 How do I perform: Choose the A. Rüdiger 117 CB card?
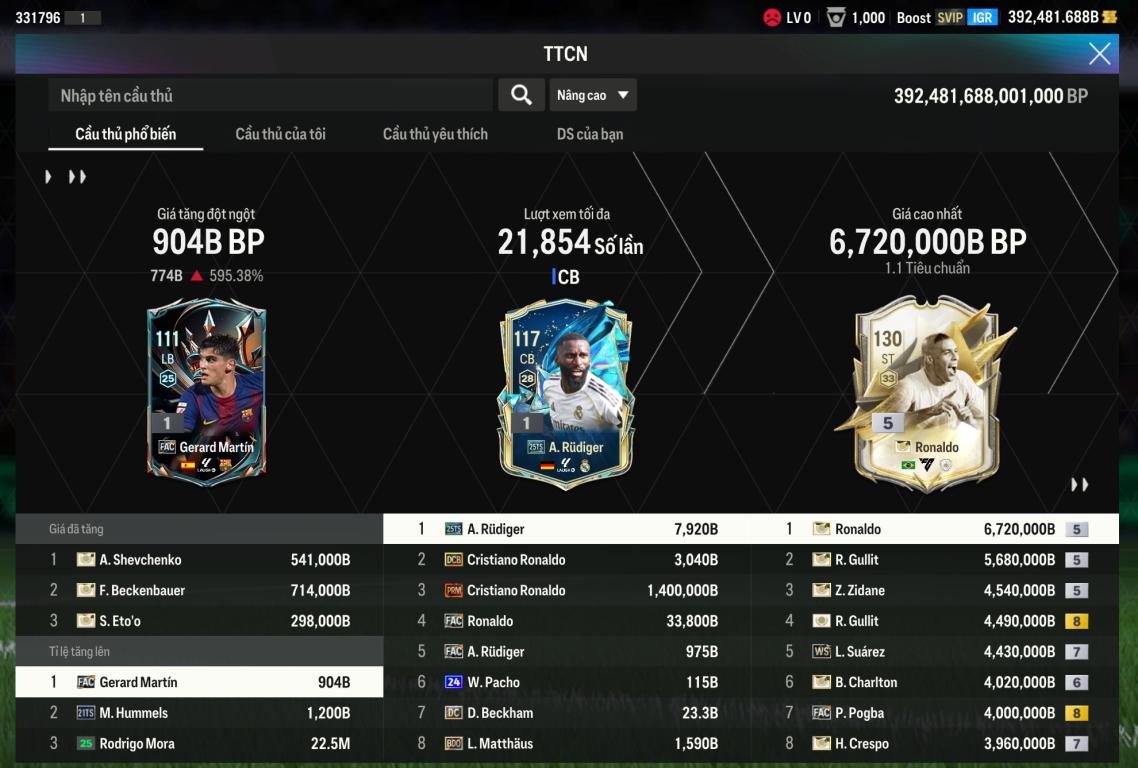pos(567,392)
